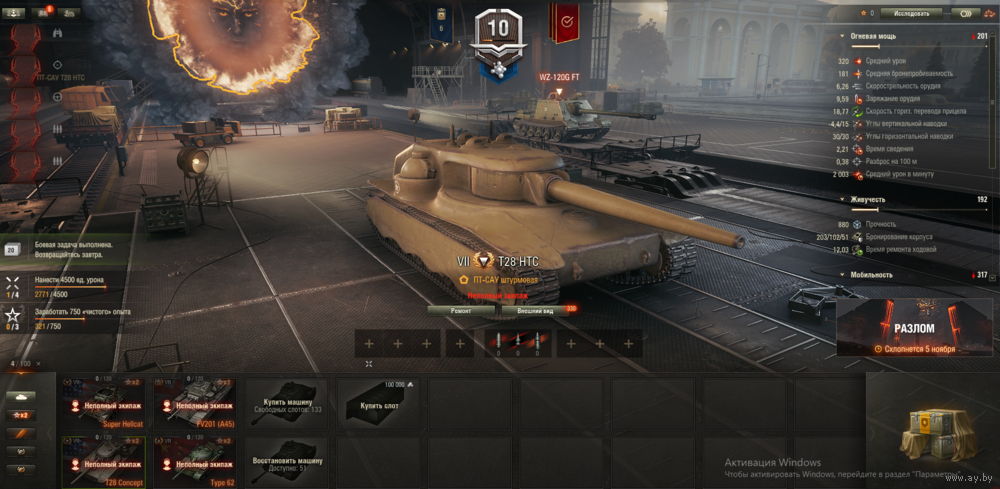Expand the Мобильность mobility section
1000x489 pixels.
844,274
